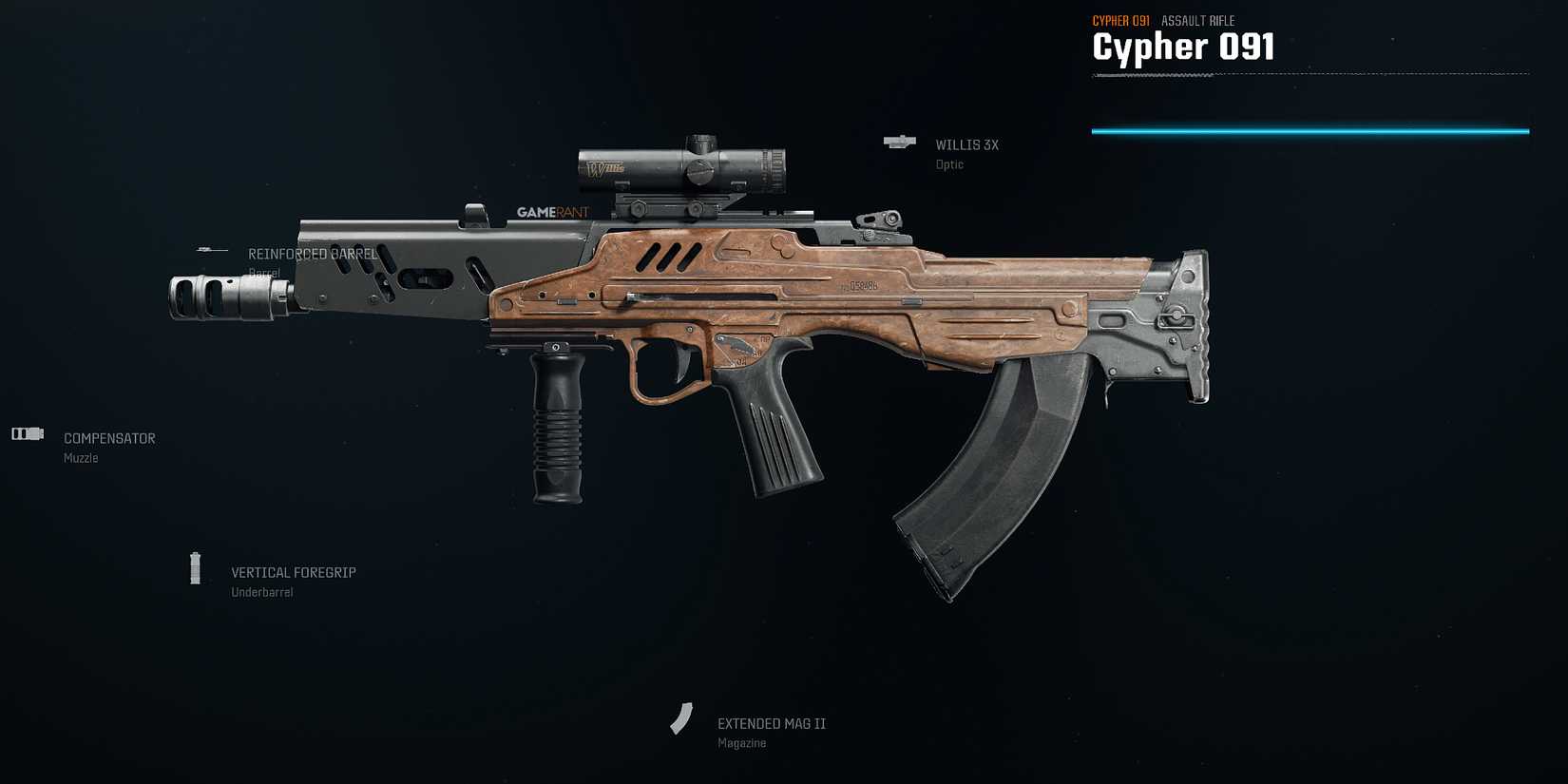The image size is (1568, 784).
Task: Click the Extended Mag II magazine icon
Action: tap(682, 719)
